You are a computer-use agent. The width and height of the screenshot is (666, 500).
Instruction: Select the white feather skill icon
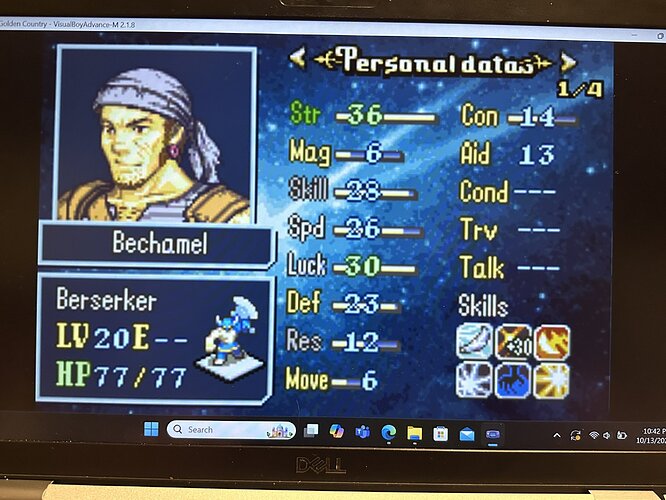(476, 341)
